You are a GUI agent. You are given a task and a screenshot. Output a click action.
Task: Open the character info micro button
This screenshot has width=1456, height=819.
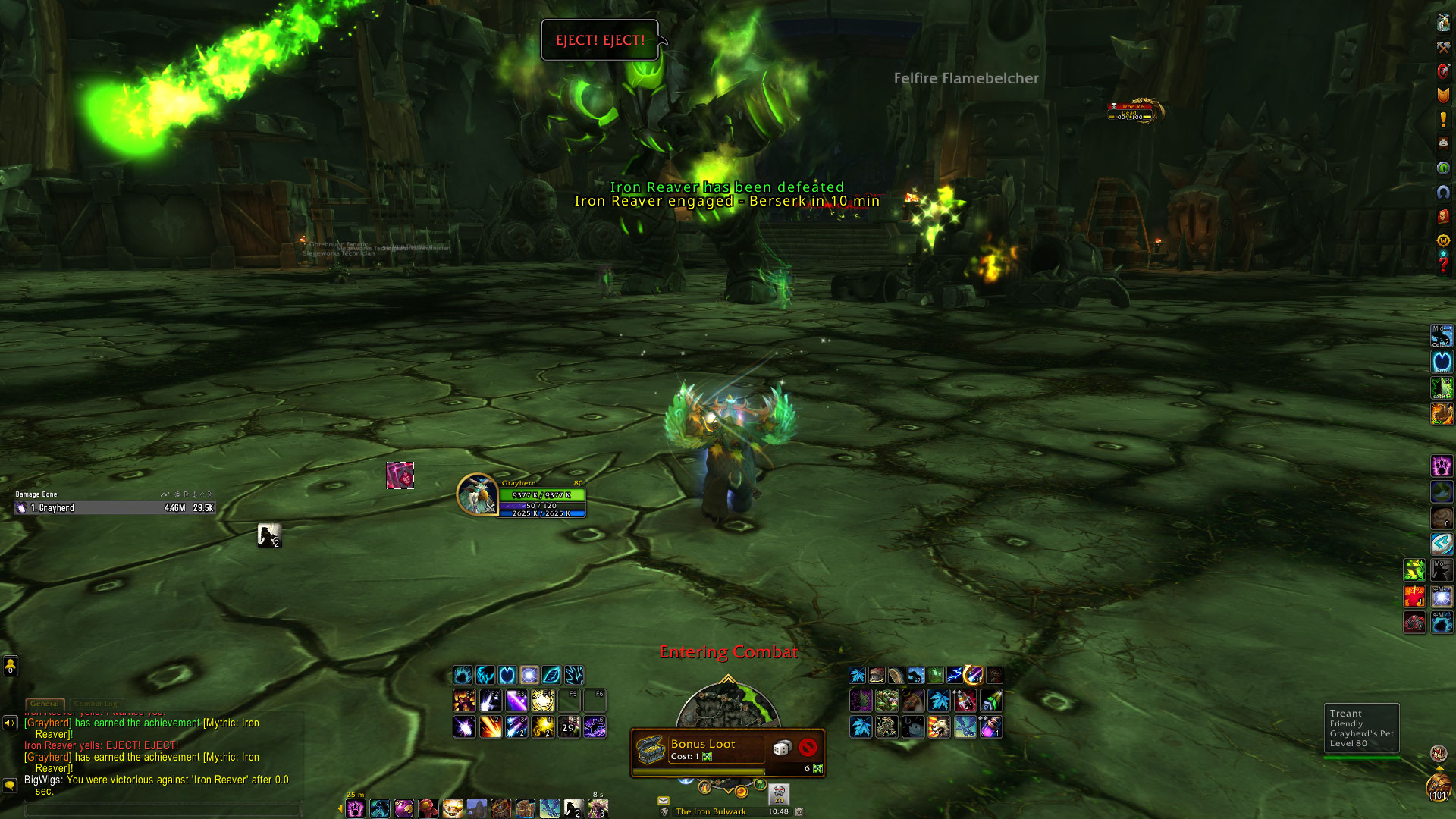point(1443,23)
